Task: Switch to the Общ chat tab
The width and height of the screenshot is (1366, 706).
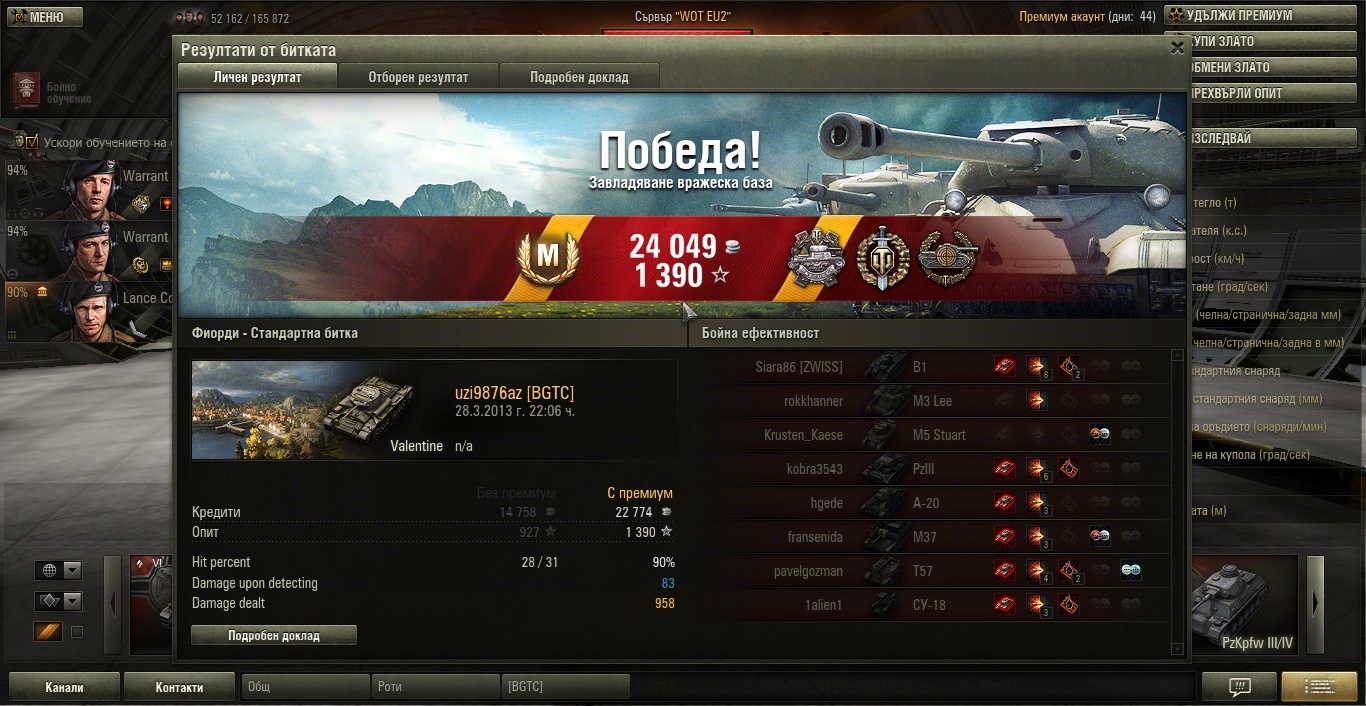Action: coord(305,687)
